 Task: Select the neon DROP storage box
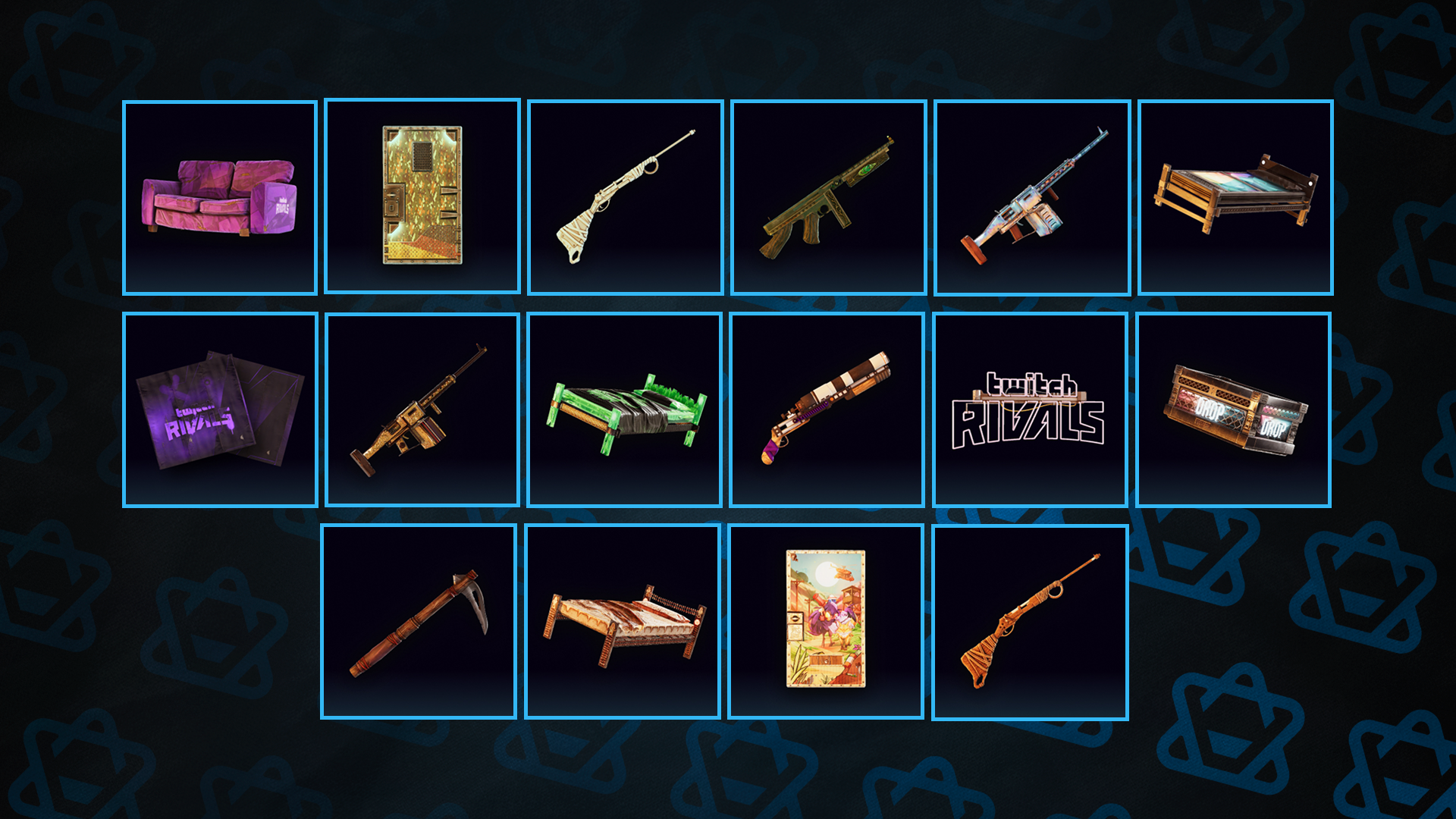pyautogui.click(x=1234, y=409)
